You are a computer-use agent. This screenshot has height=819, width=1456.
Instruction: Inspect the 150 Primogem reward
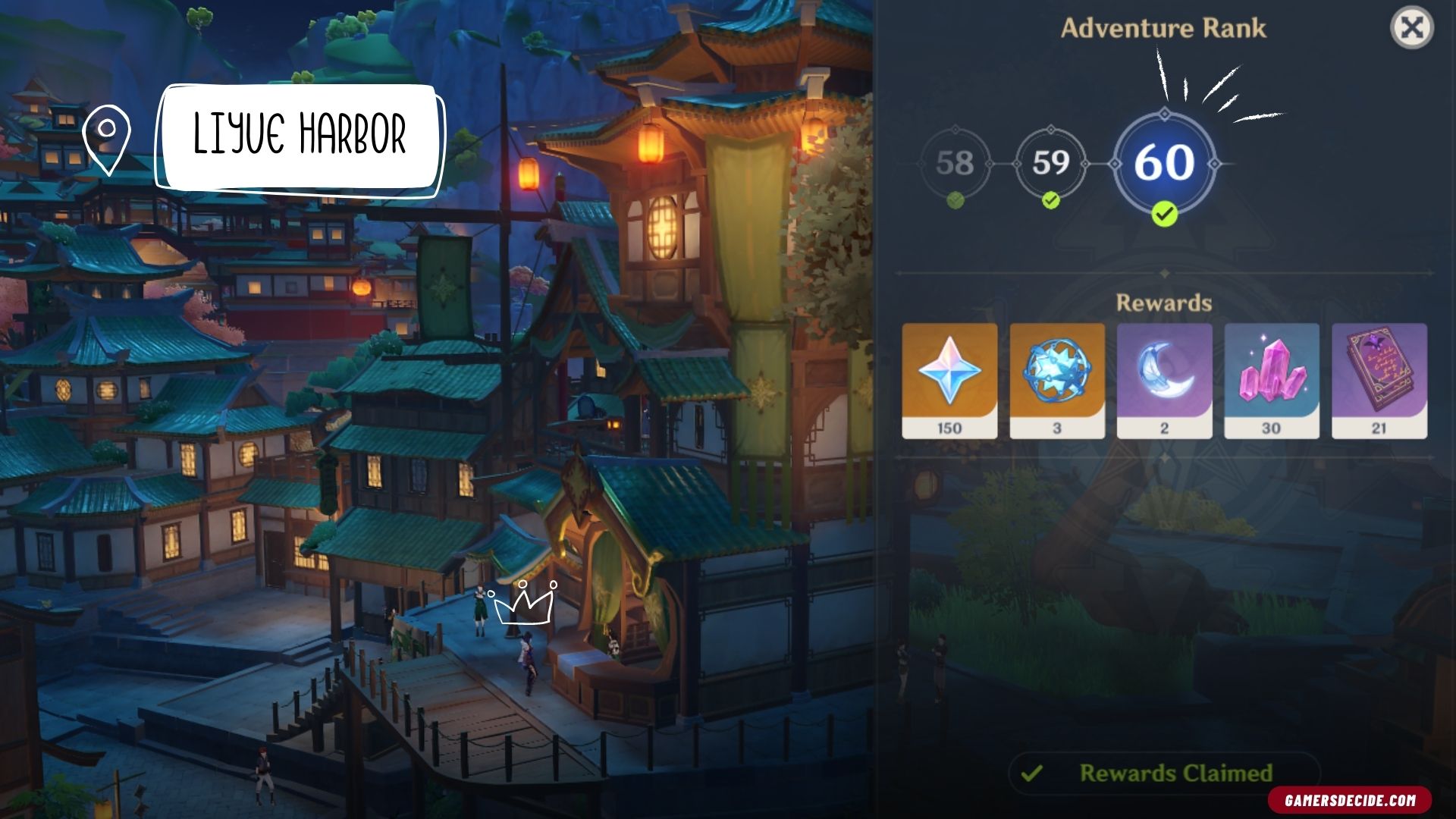[x=949, y=381]
